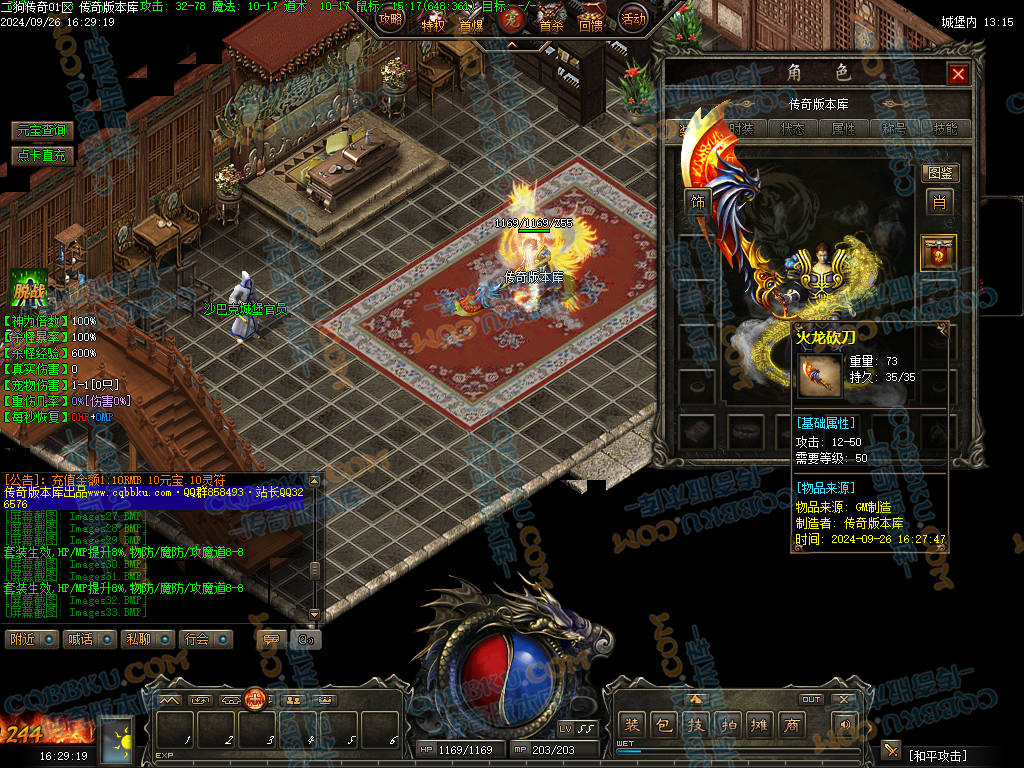The height and width of the screenshot is (768, 1024).
Task: Switch to the 技能 skills tab
Action: [945, 129]
